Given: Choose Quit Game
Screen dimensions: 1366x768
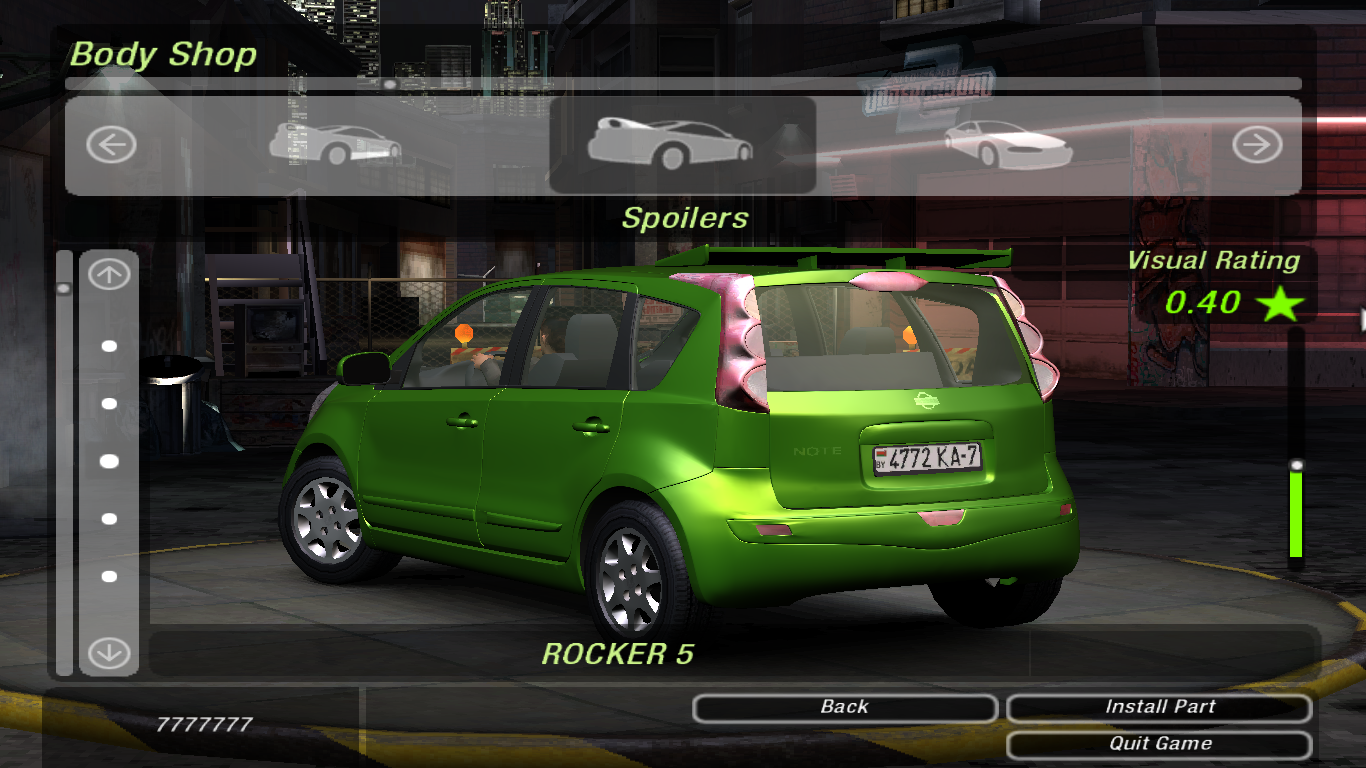Looking at the screenshot, I should point(1159,745).
